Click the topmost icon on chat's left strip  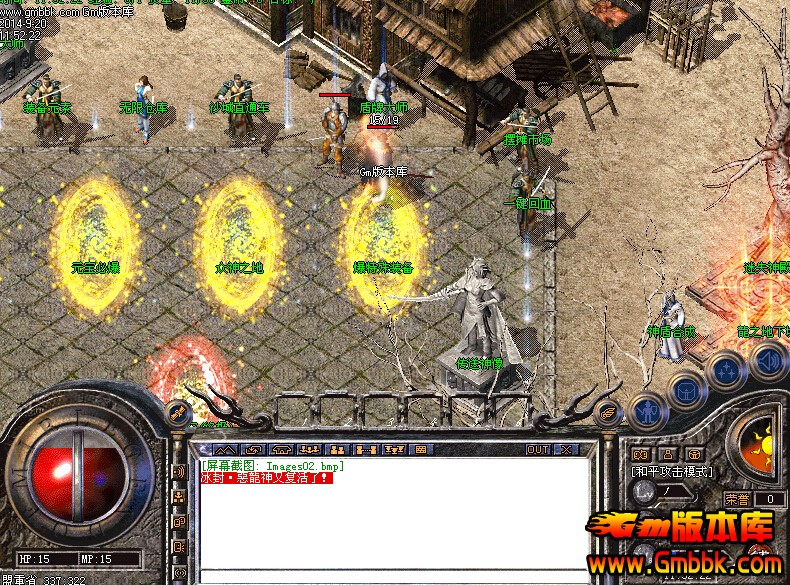[x=179, y=470]
